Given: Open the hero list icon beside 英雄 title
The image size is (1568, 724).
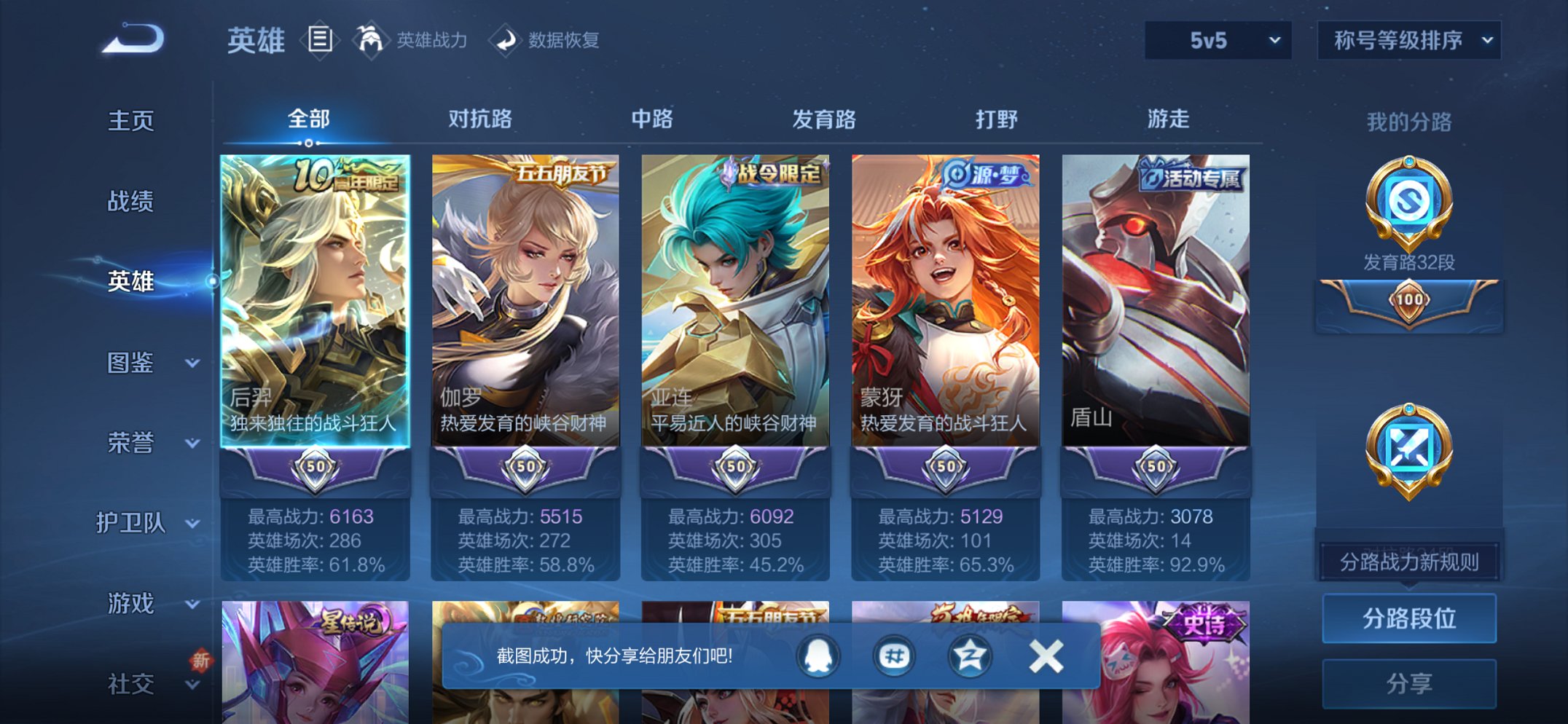Looking at the screenshot, I should (319, 40).
